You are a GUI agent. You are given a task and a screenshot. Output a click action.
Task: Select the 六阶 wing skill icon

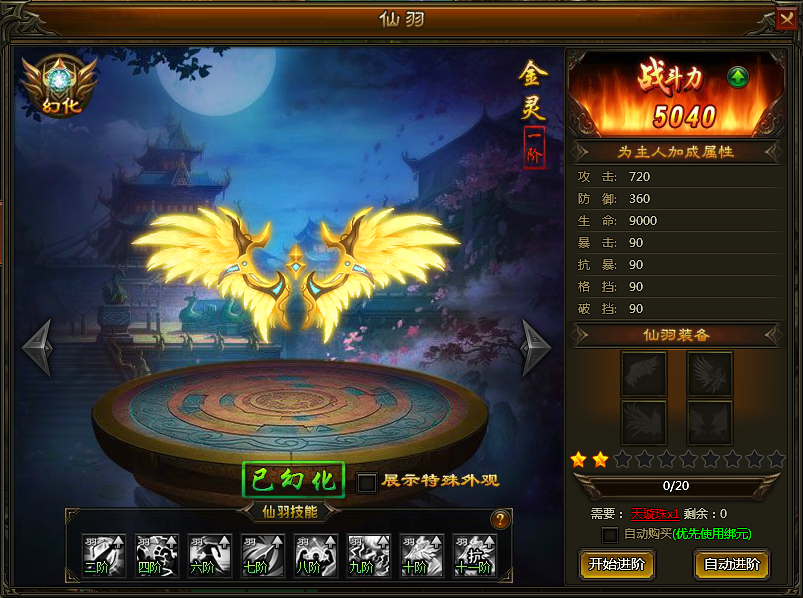tap(210, 555)
